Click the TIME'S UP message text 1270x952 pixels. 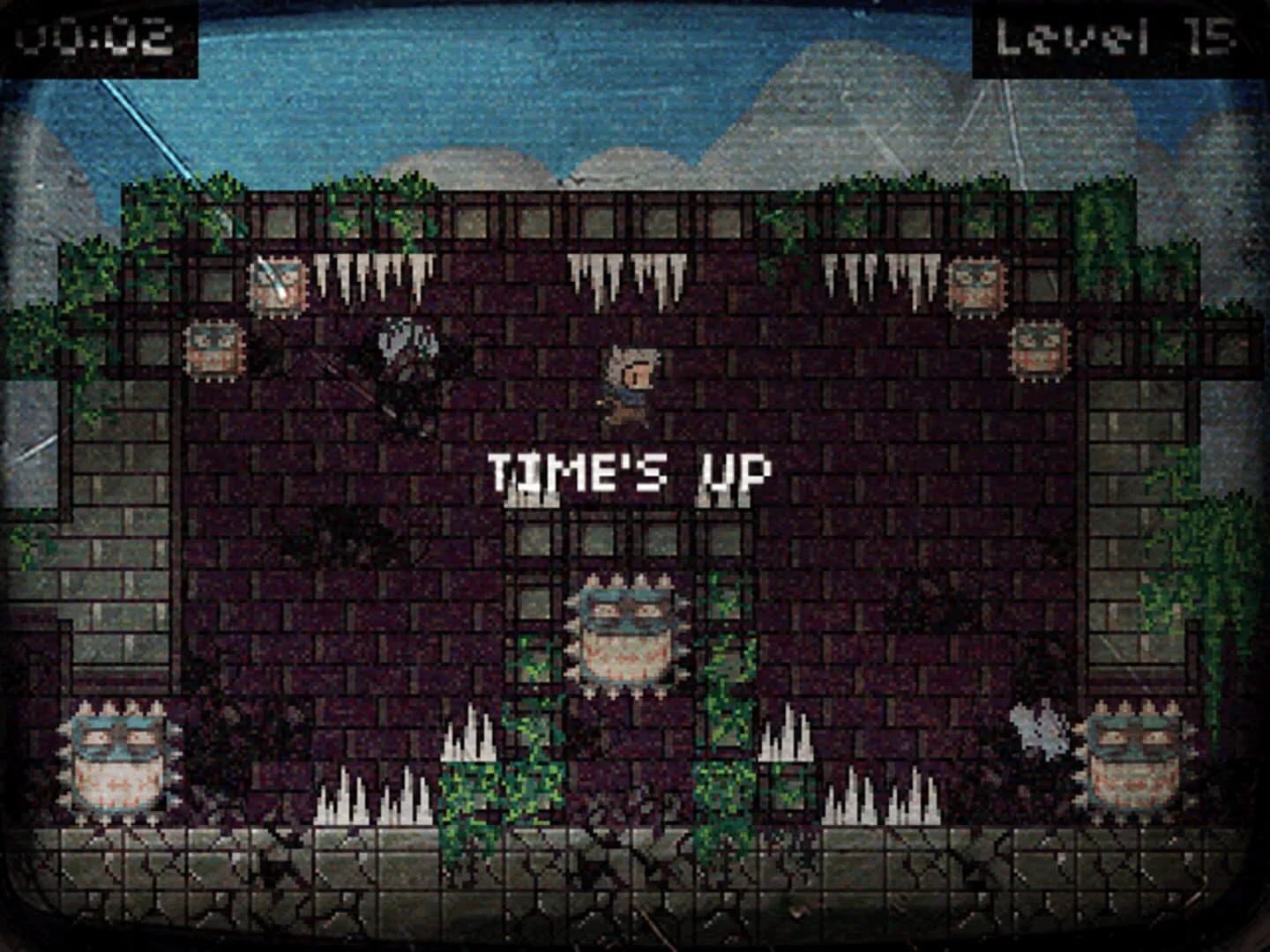[x=626, y=470]
